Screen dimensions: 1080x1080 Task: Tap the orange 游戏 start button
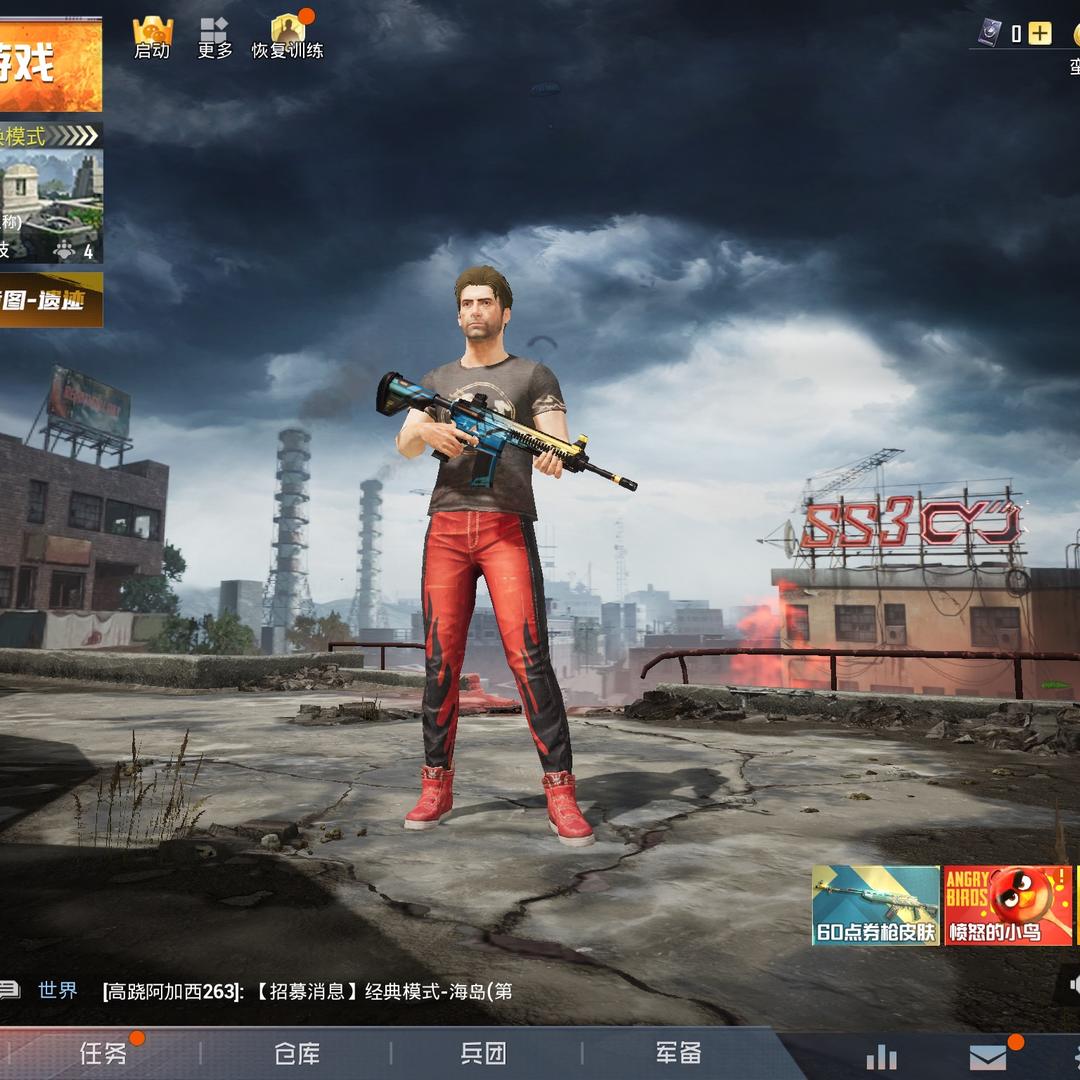pos(50,66)
